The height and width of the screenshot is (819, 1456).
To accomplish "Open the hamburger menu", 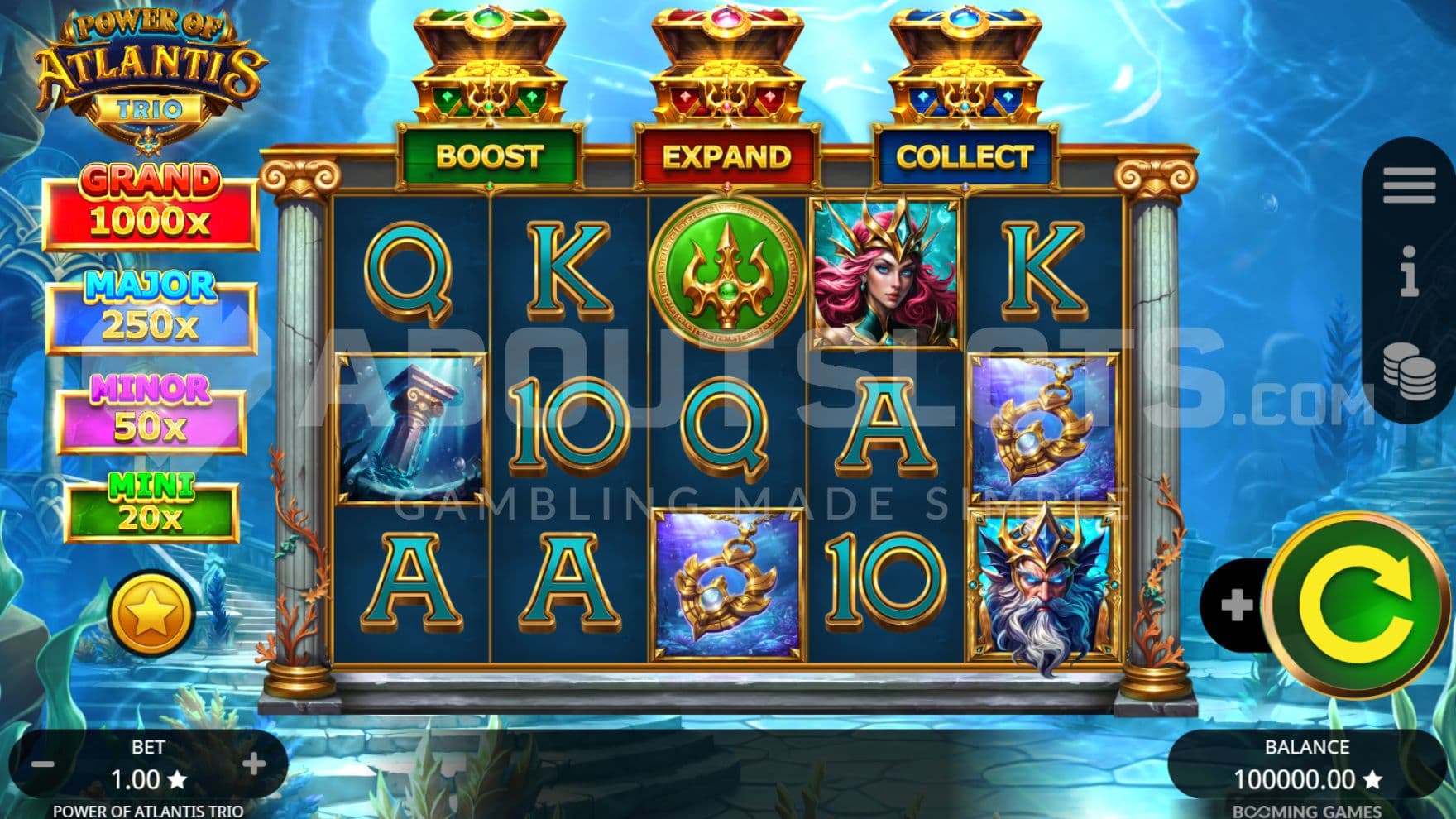I will click(1409, 185).
